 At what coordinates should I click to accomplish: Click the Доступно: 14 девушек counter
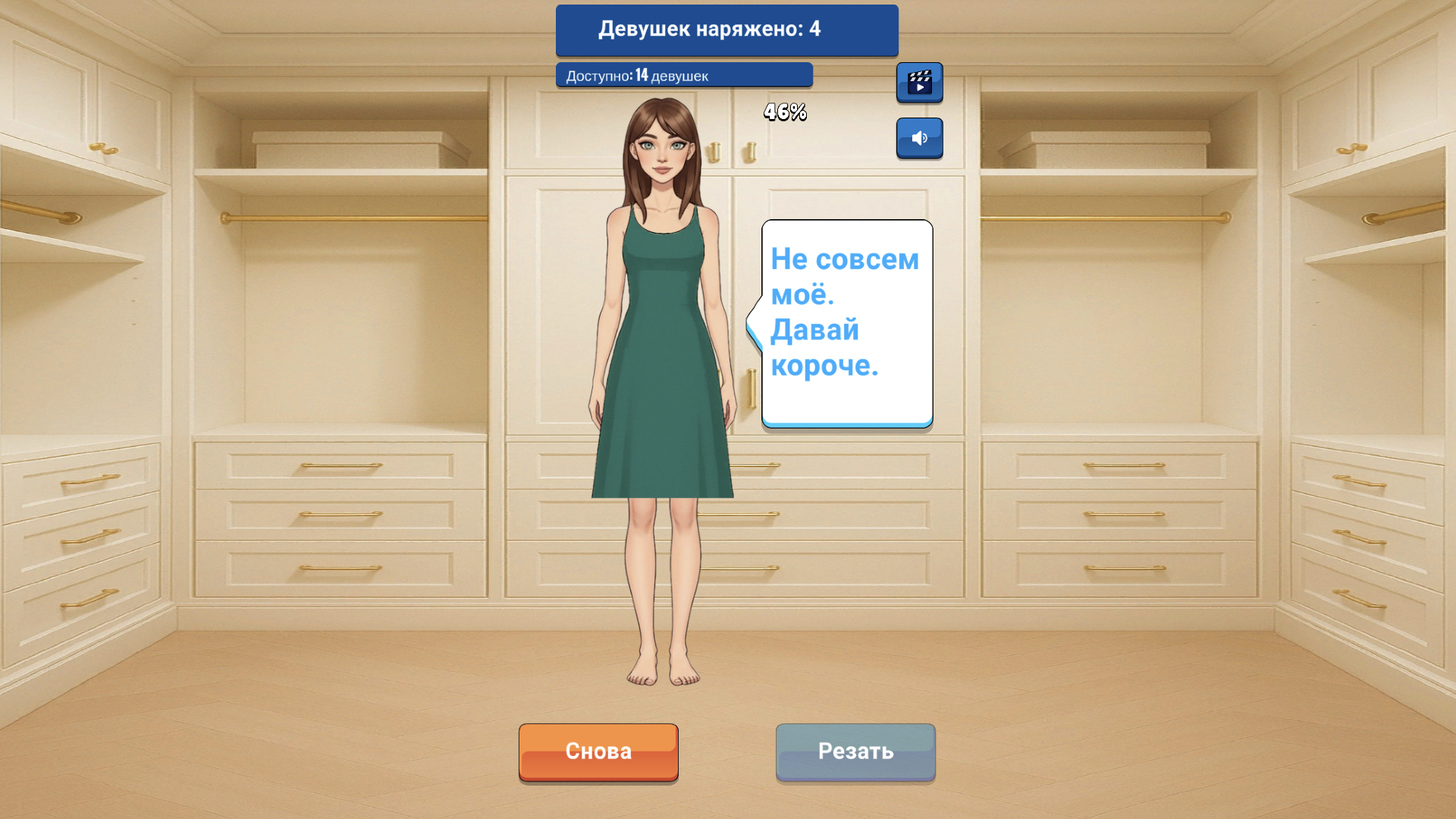[682, 75]
